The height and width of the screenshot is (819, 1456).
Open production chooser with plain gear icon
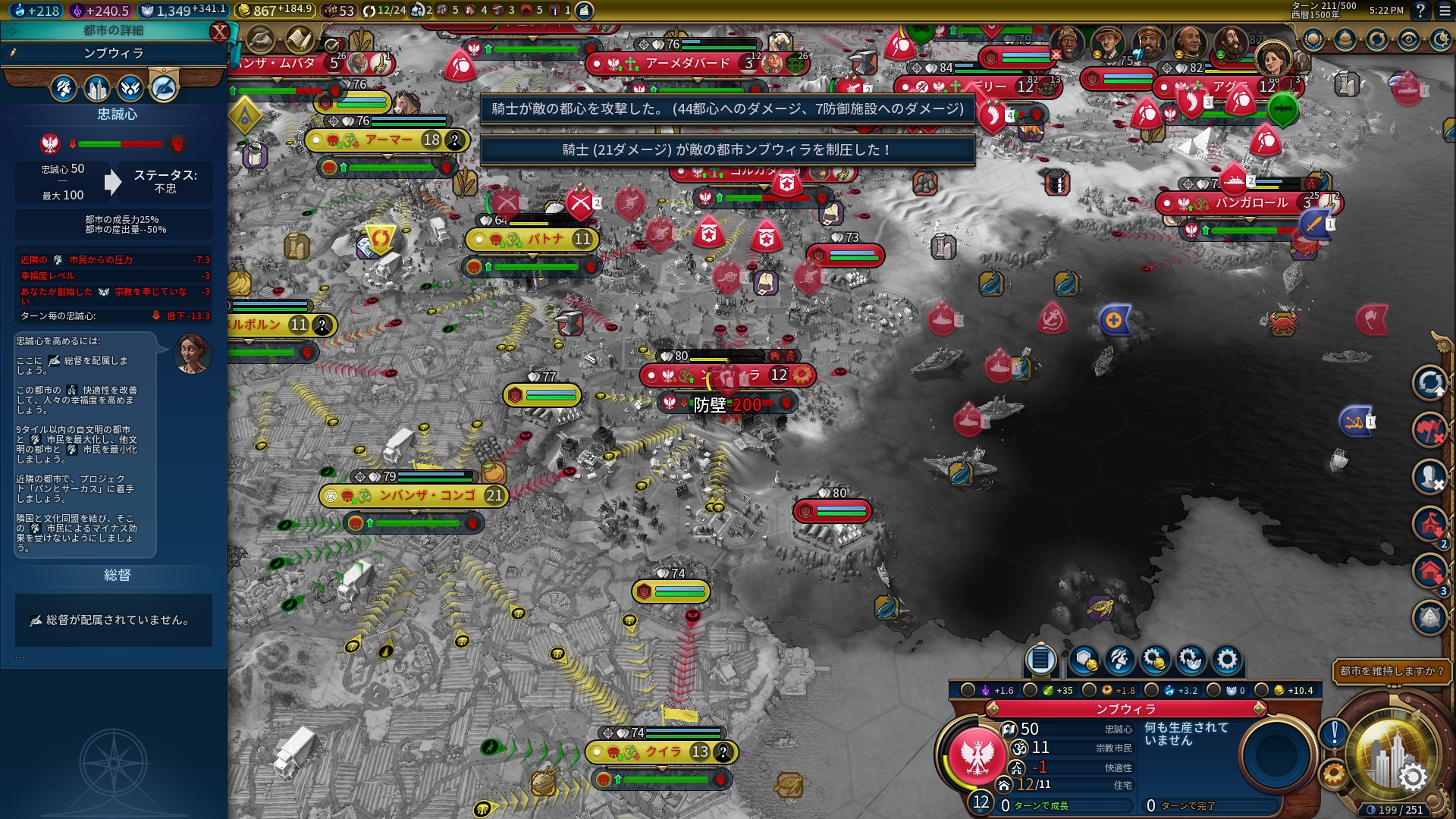point(1226,660)
